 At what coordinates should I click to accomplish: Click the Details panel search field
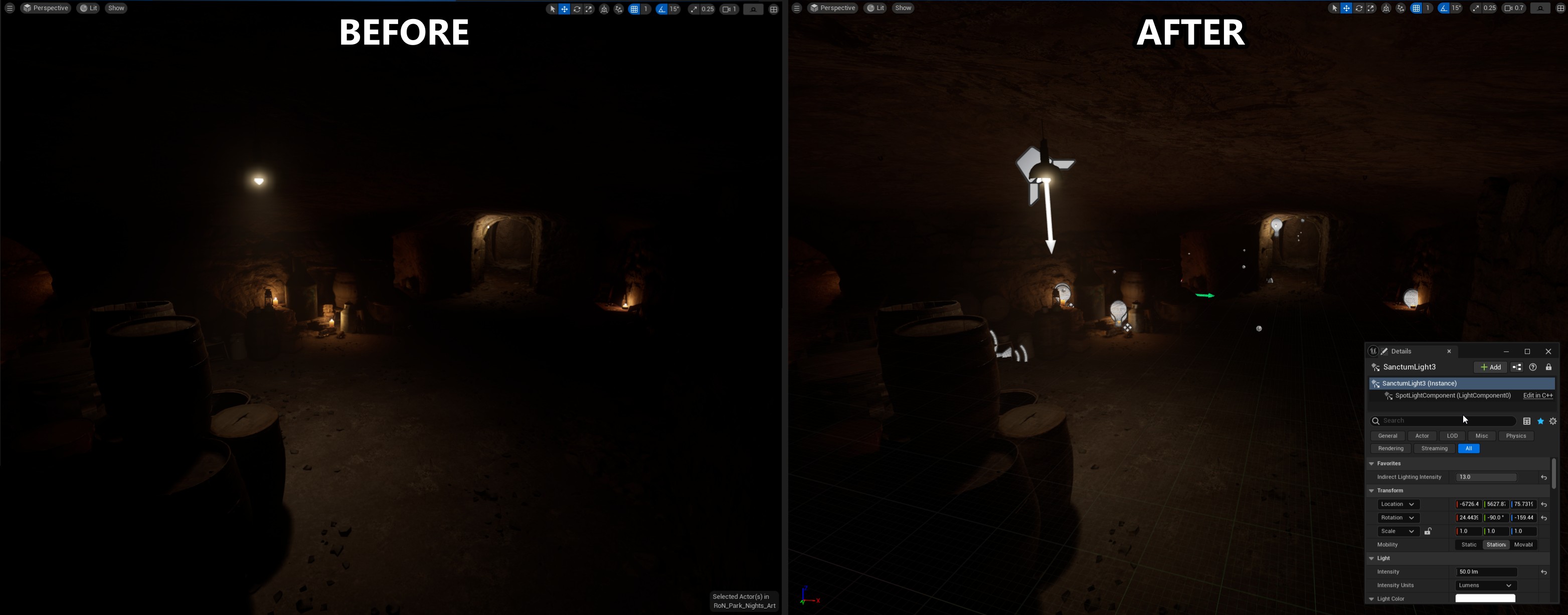click(1443, 421)
